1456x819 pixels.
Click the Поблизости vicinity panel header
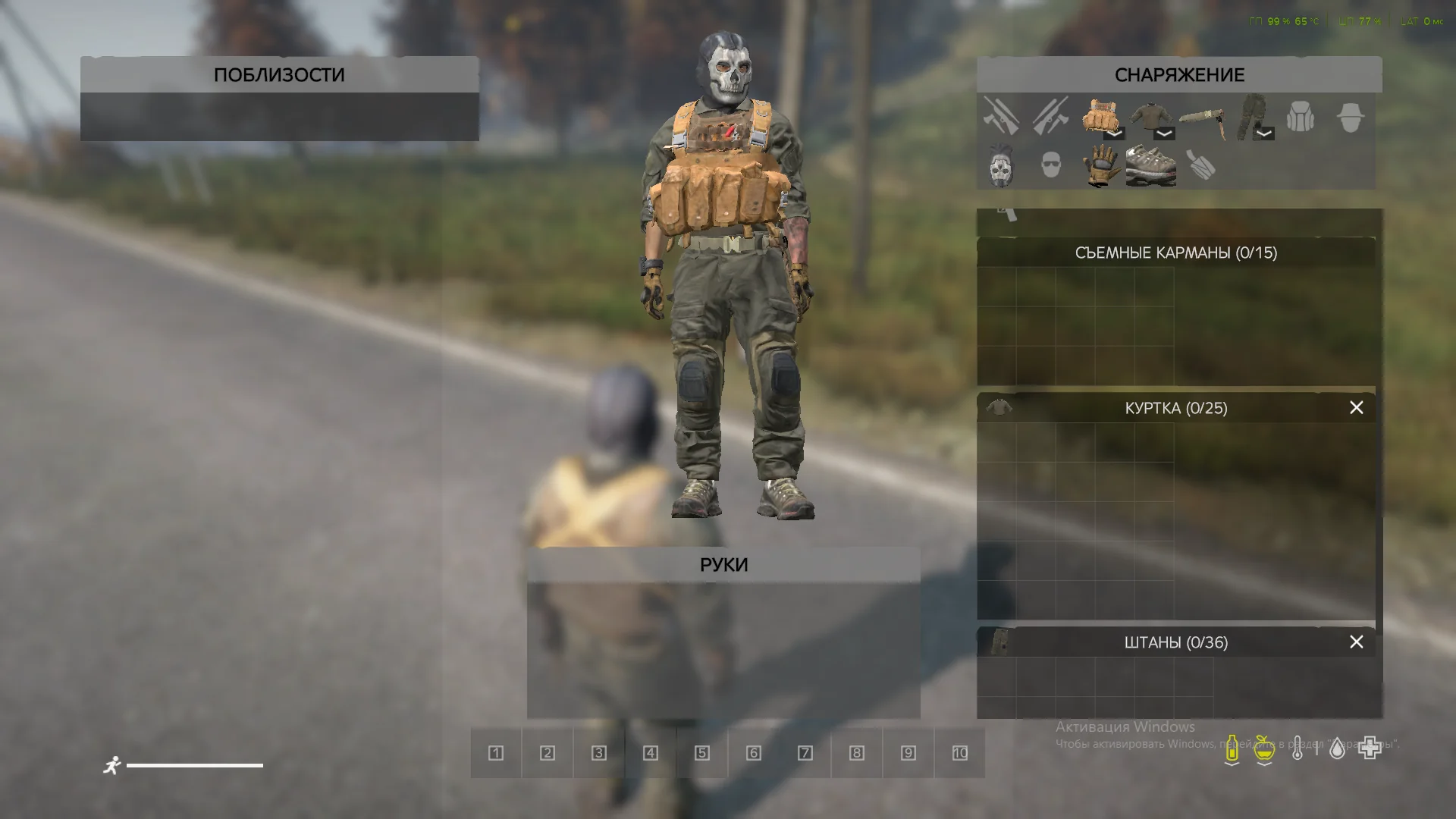(x=279, y=75)
